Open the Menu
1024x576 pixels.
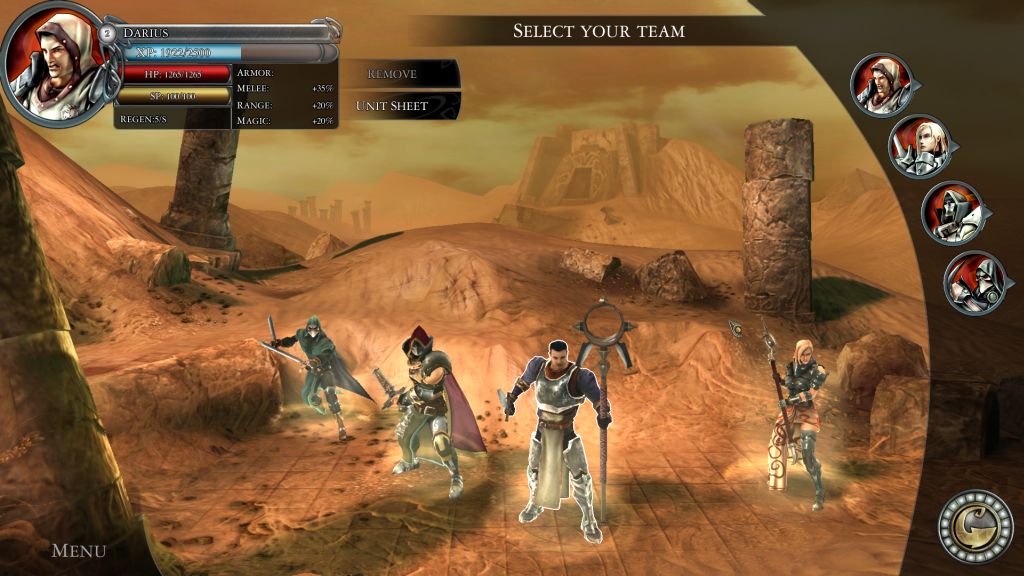(x=78, y=550)
